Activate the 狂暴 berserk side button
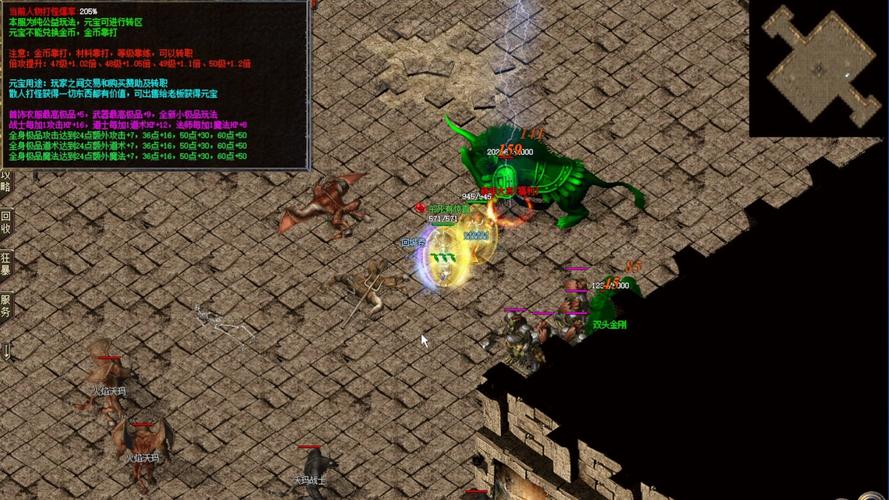This screenshot has height=500, width=889. click(6, 263)
